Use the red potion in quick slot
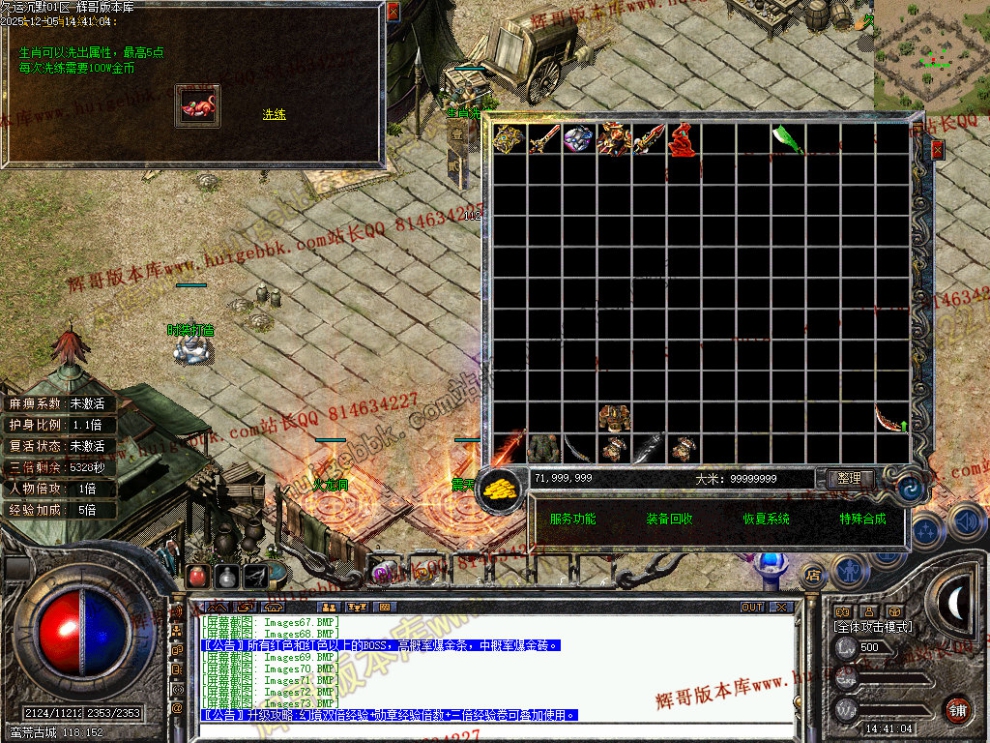This screenshot has height=743, width=990. 197,576
